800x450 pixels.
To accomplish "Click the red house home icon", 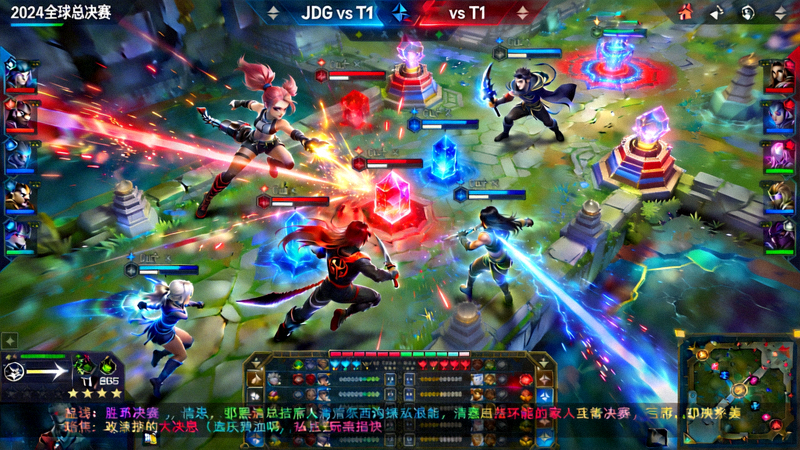I will [685, 13].
